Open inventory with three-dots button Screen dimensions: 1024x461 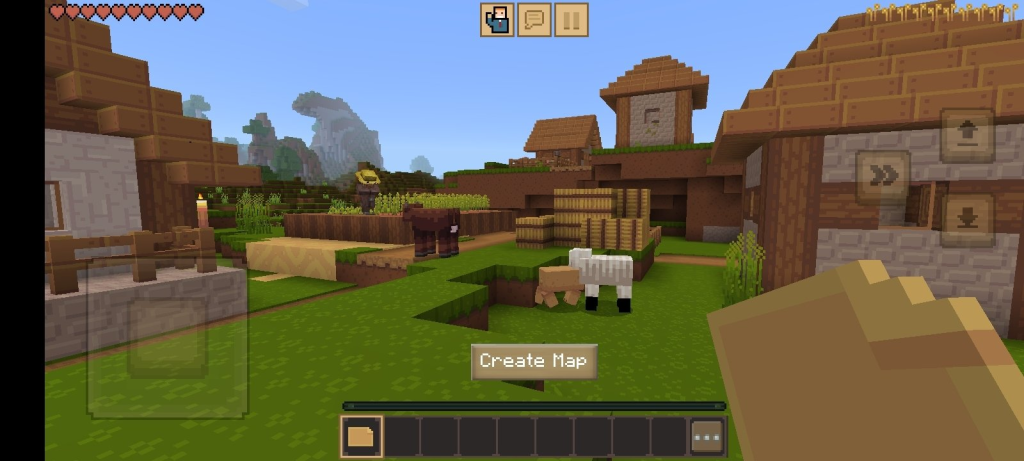(x=707, y=437)
